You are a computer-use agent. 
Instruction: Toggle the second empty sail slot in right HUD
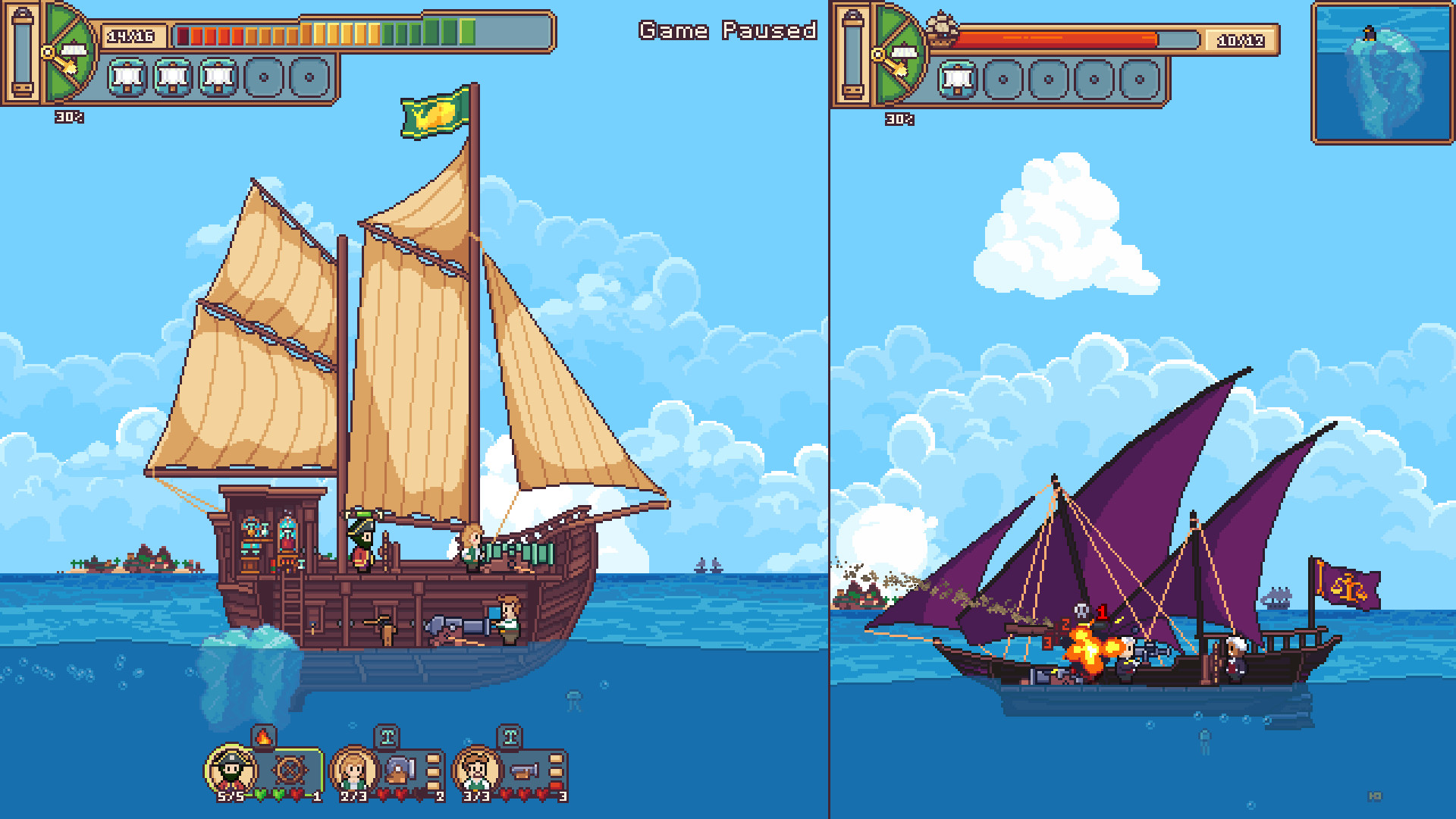1047,78
